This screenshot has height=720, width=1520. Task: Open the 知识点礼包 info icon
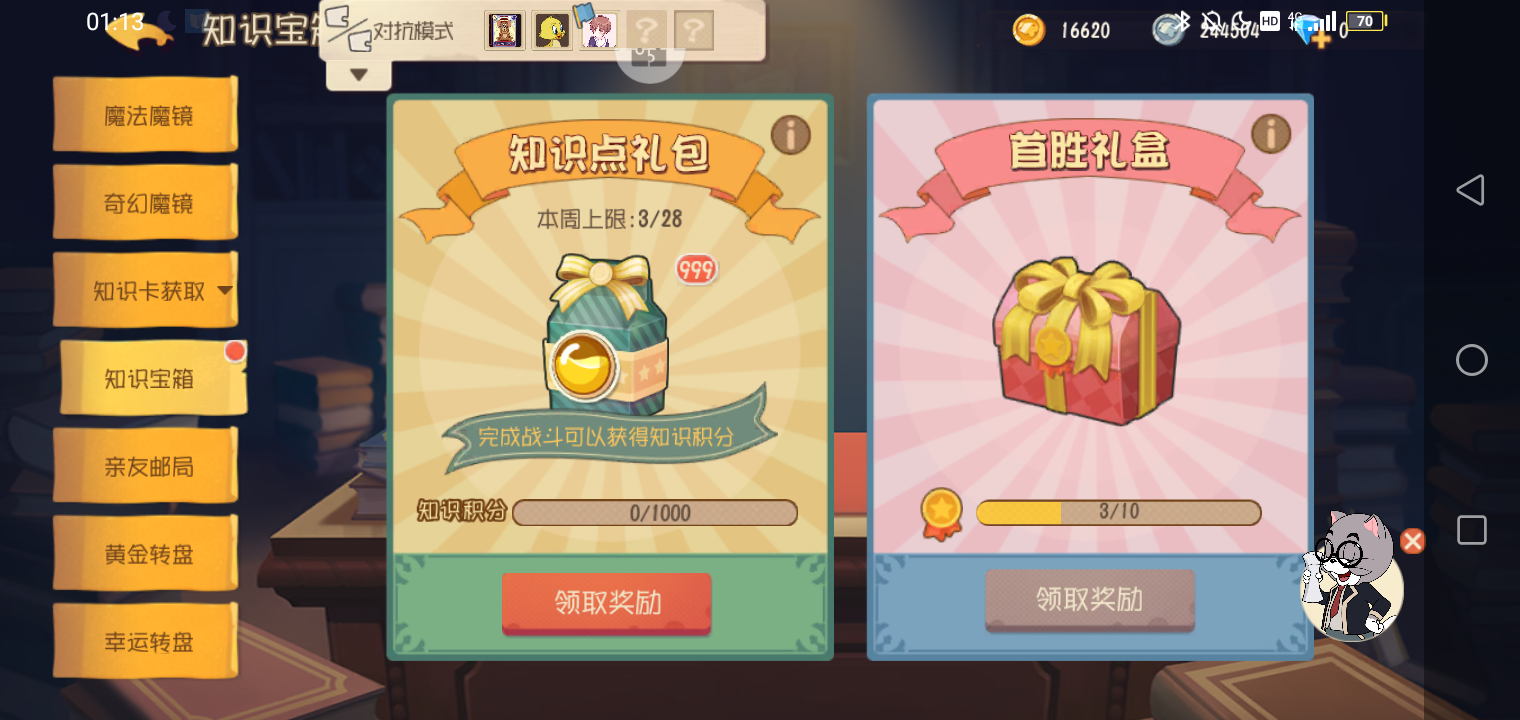(790, 135)
